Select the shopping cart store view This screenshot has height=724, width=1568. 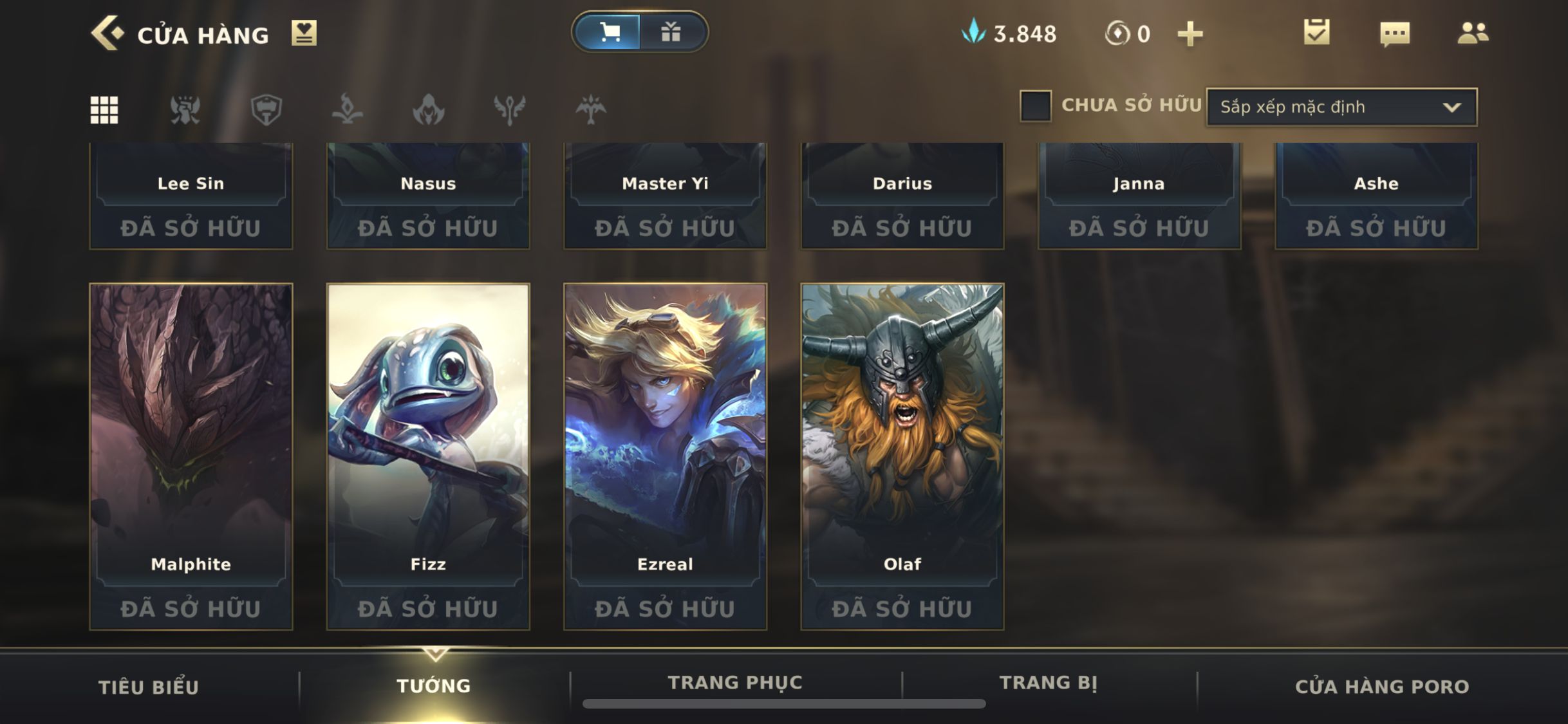pos(608,32)
